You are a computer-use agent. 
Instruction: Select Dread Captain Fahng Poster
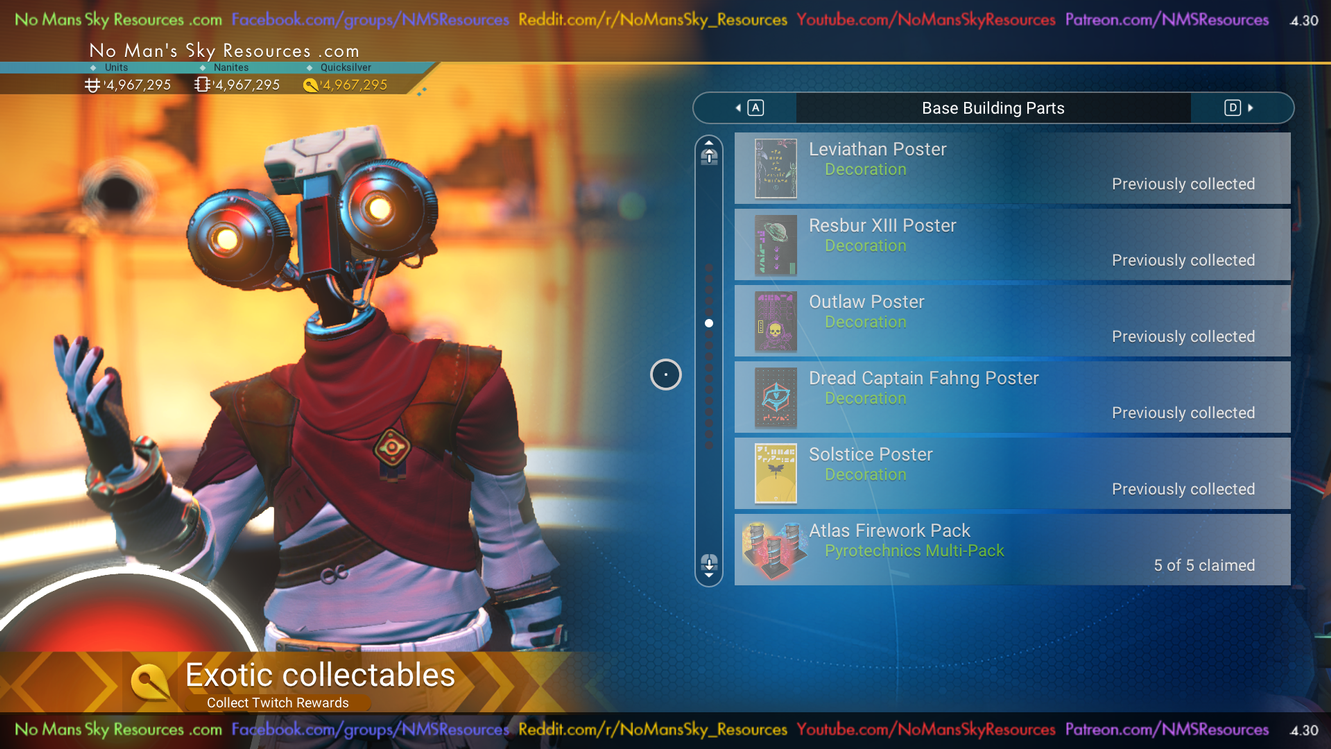[1012, 397]
